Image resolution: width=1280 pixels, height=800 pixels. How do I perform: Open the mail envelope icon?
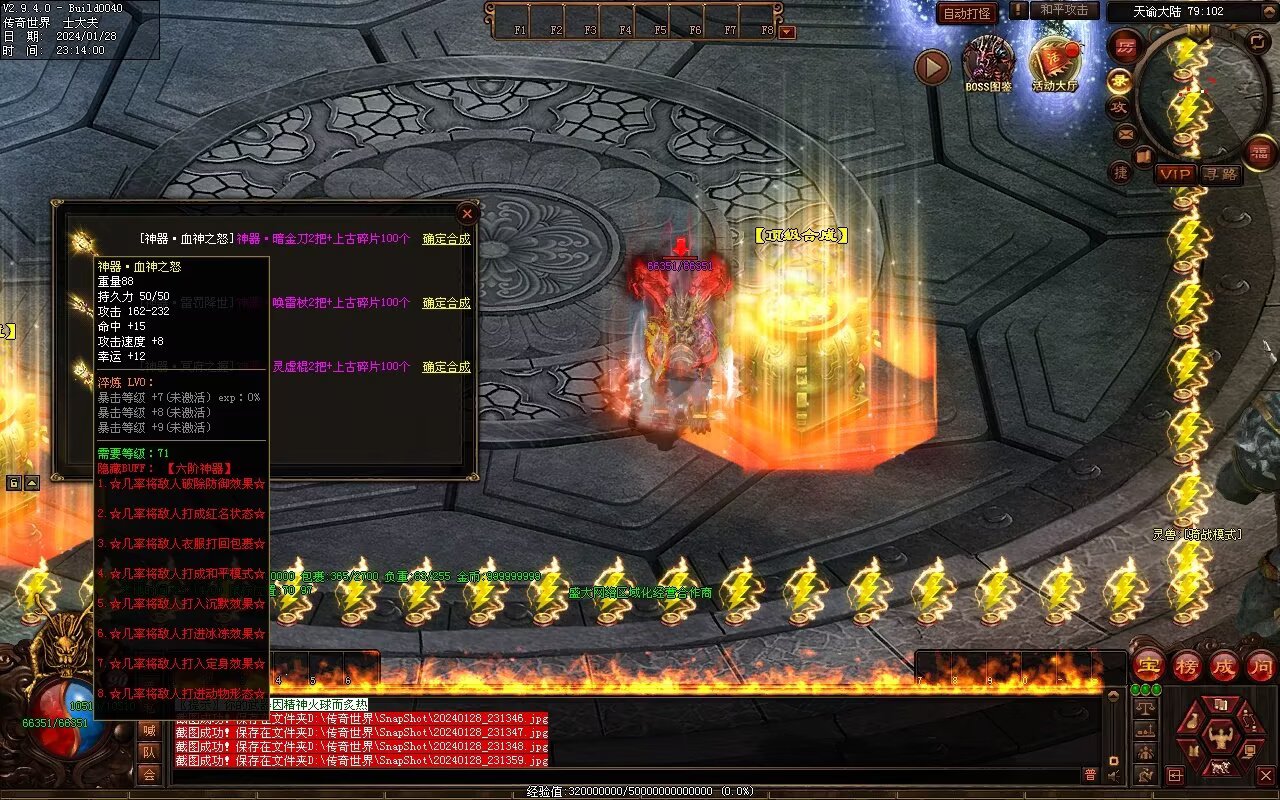coord(1126,133)
